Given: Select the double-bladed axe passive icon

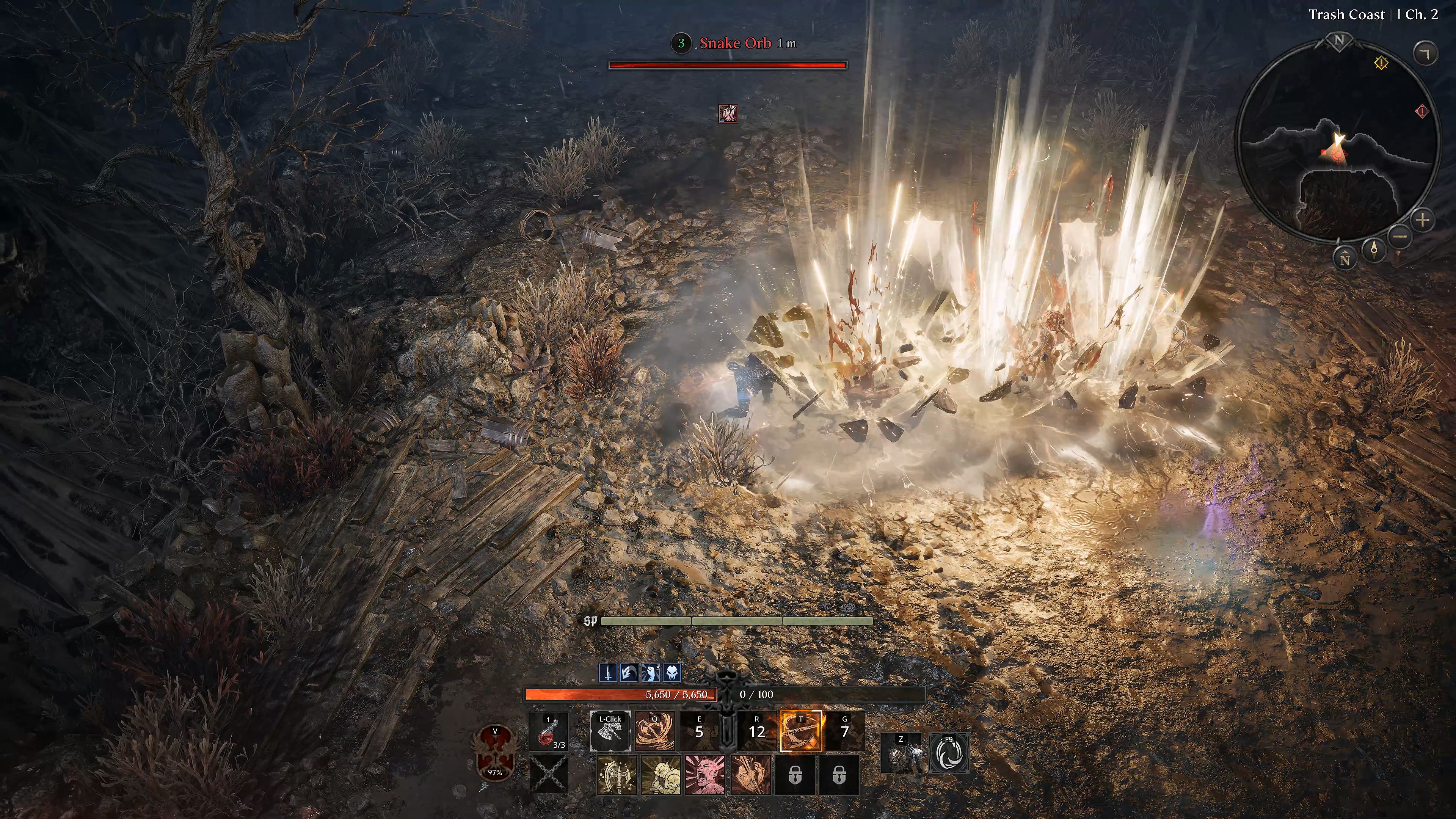Looking at the screenshot, I should (616, 775).
